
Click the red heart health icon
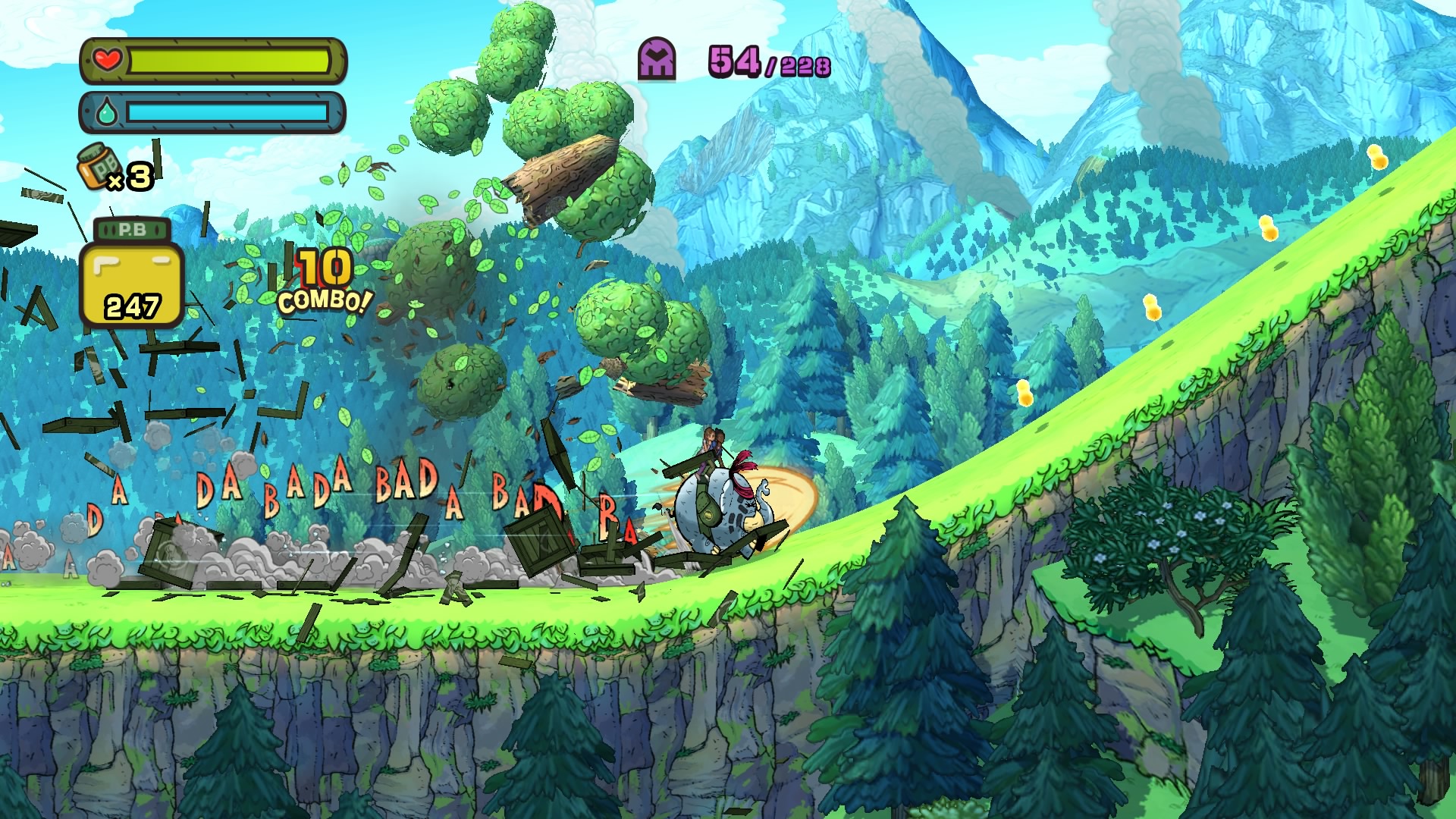pos(108,60)
